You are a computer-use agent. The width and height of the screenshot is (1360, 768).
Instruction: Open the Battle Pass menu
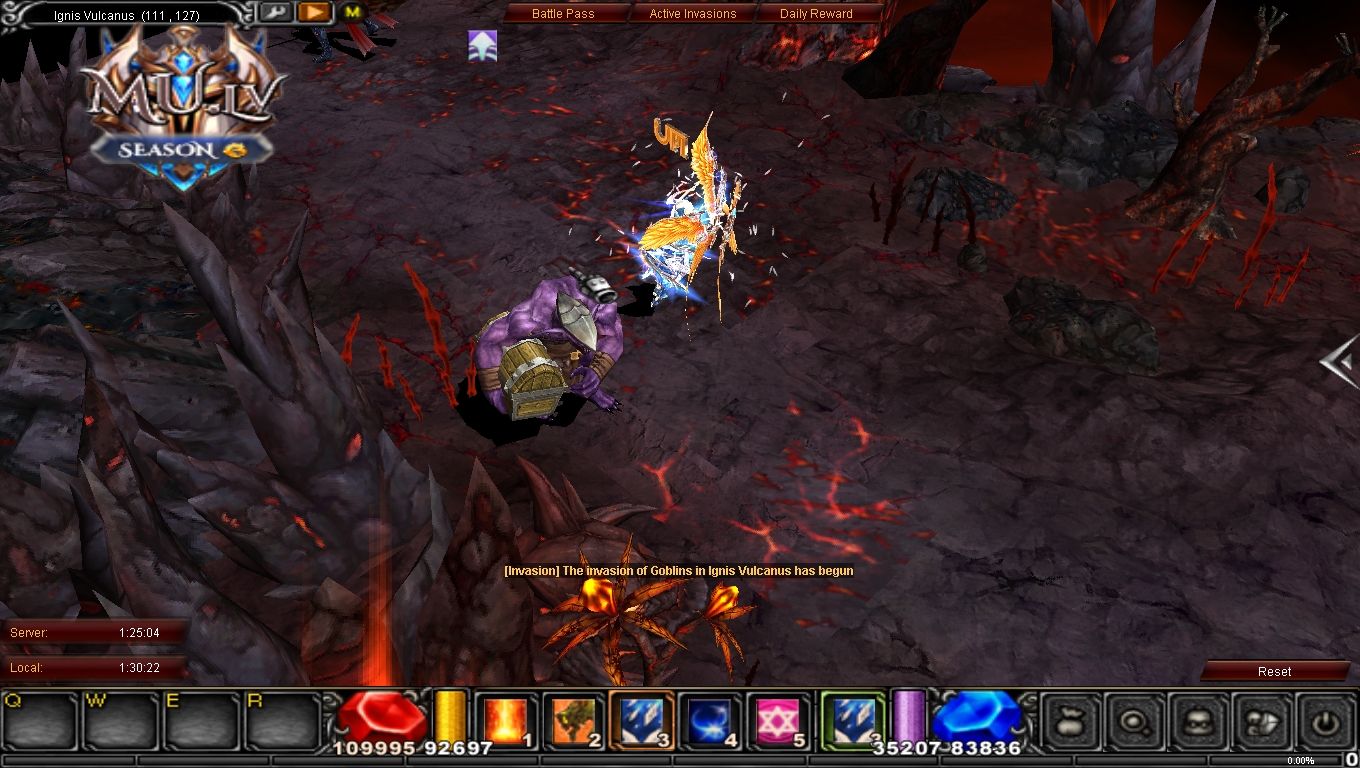pos(563,13)
